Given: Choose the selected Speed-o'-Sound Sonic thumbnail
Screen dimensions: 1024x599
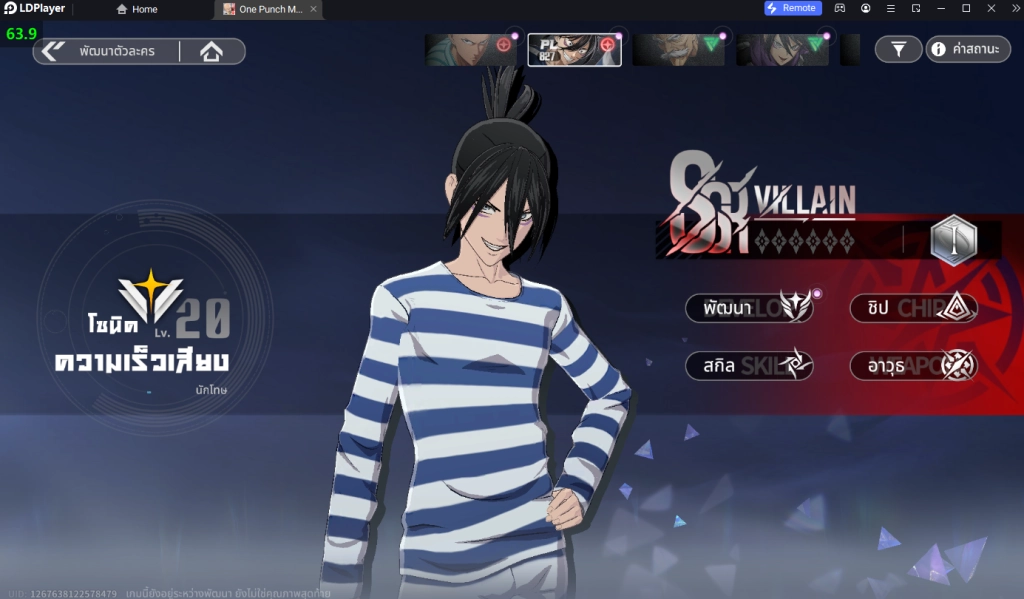Looking at the screenshot, I should pos(574,50).
